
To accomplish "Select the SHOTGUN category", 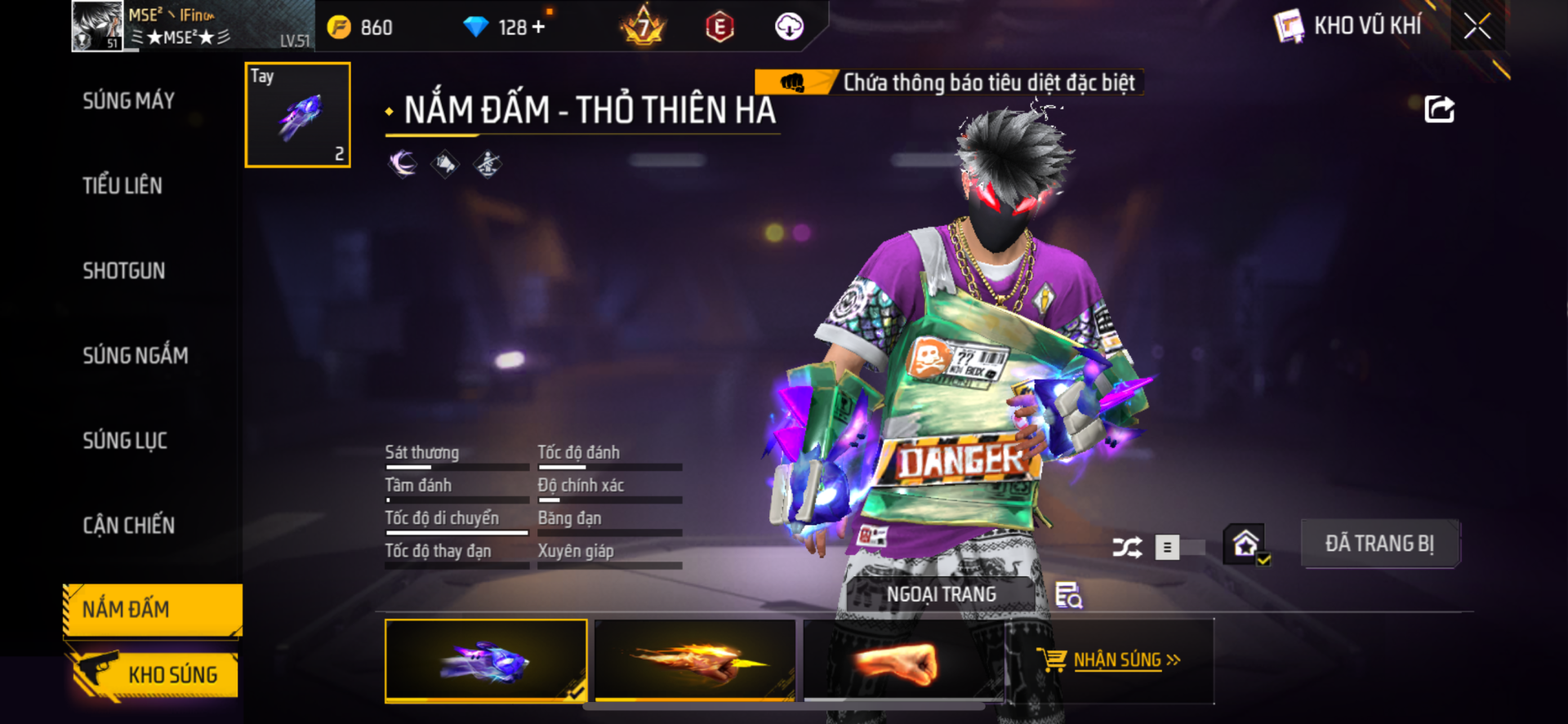I will (x=123, y=271).
